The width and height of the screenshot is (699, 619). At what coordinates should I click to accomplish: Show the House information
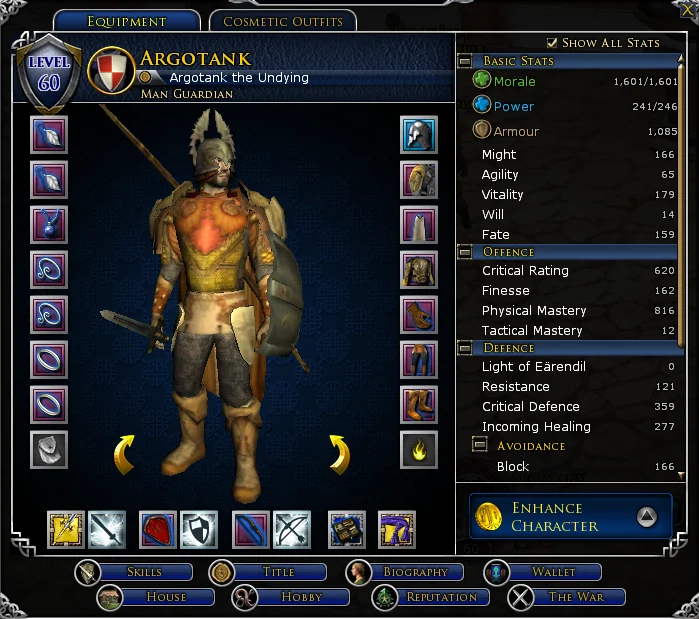click(x=165, y=597)
